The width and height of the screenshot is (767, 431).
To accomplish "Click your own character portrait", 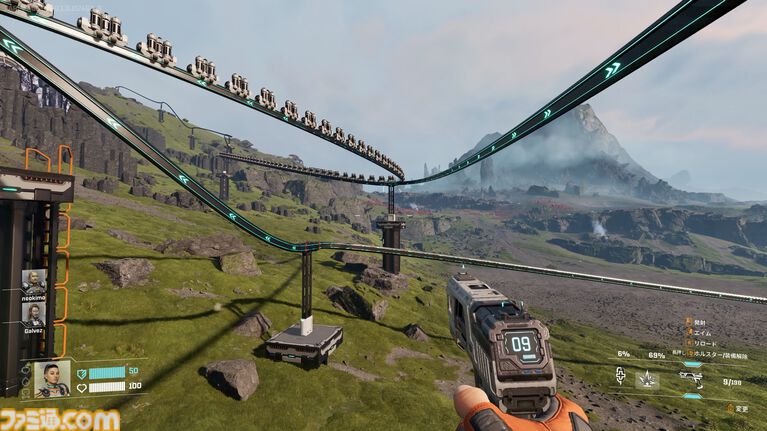I will pos(51,378).
